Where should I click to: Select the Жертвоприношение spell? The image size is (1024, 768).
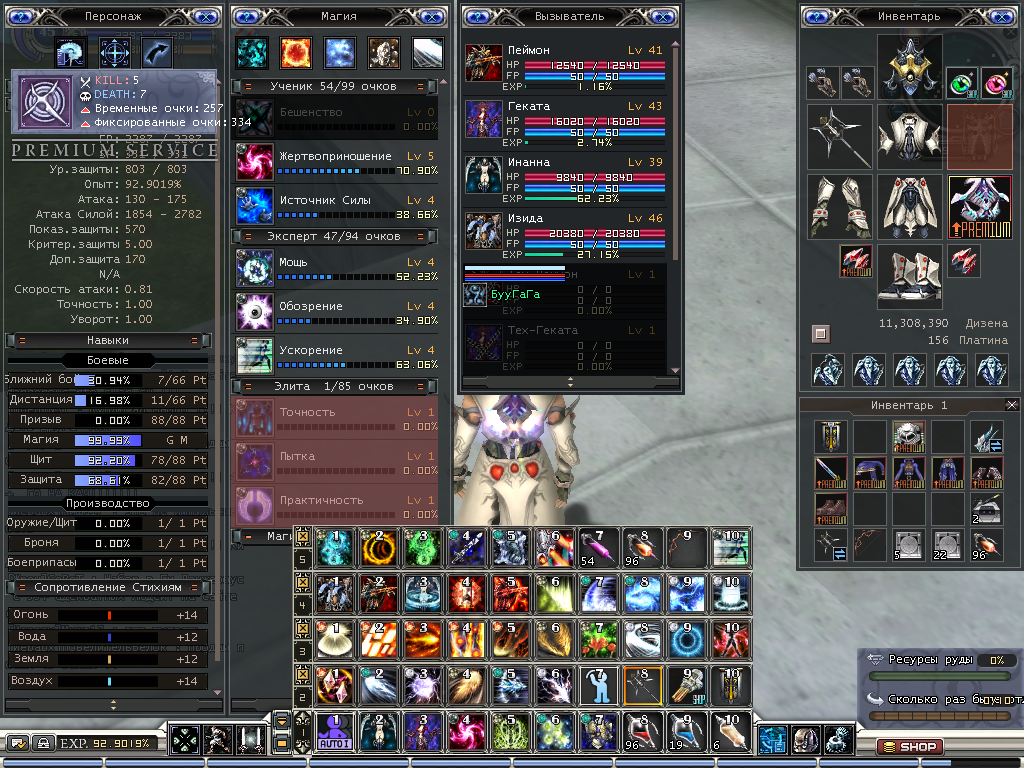click(253, 162)
